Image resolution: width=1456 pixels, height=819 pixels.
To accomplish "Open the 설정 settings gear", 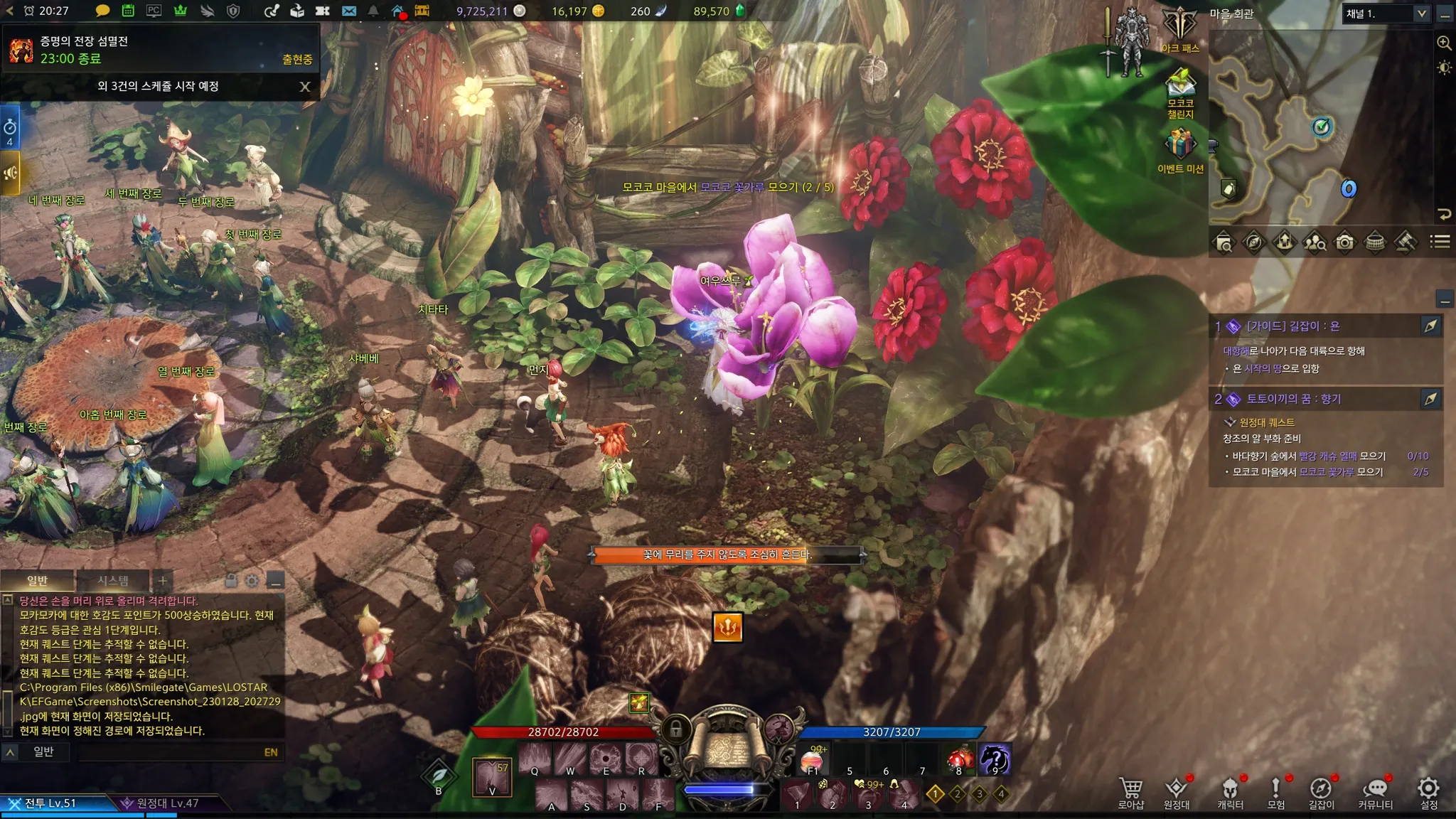I will [x=1428, y=792].
